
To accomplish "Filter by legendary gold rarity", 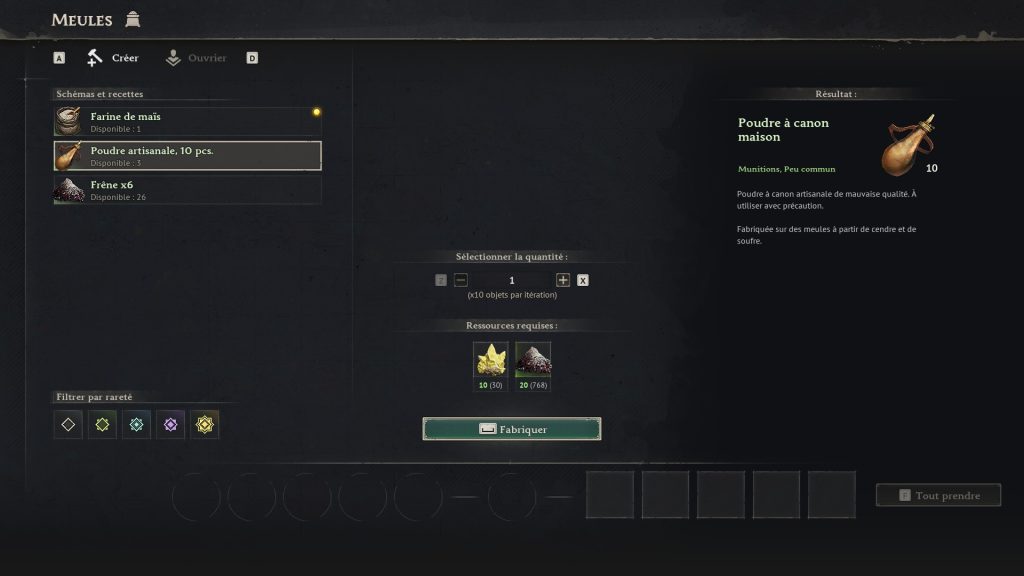I will tap(205, 424).
